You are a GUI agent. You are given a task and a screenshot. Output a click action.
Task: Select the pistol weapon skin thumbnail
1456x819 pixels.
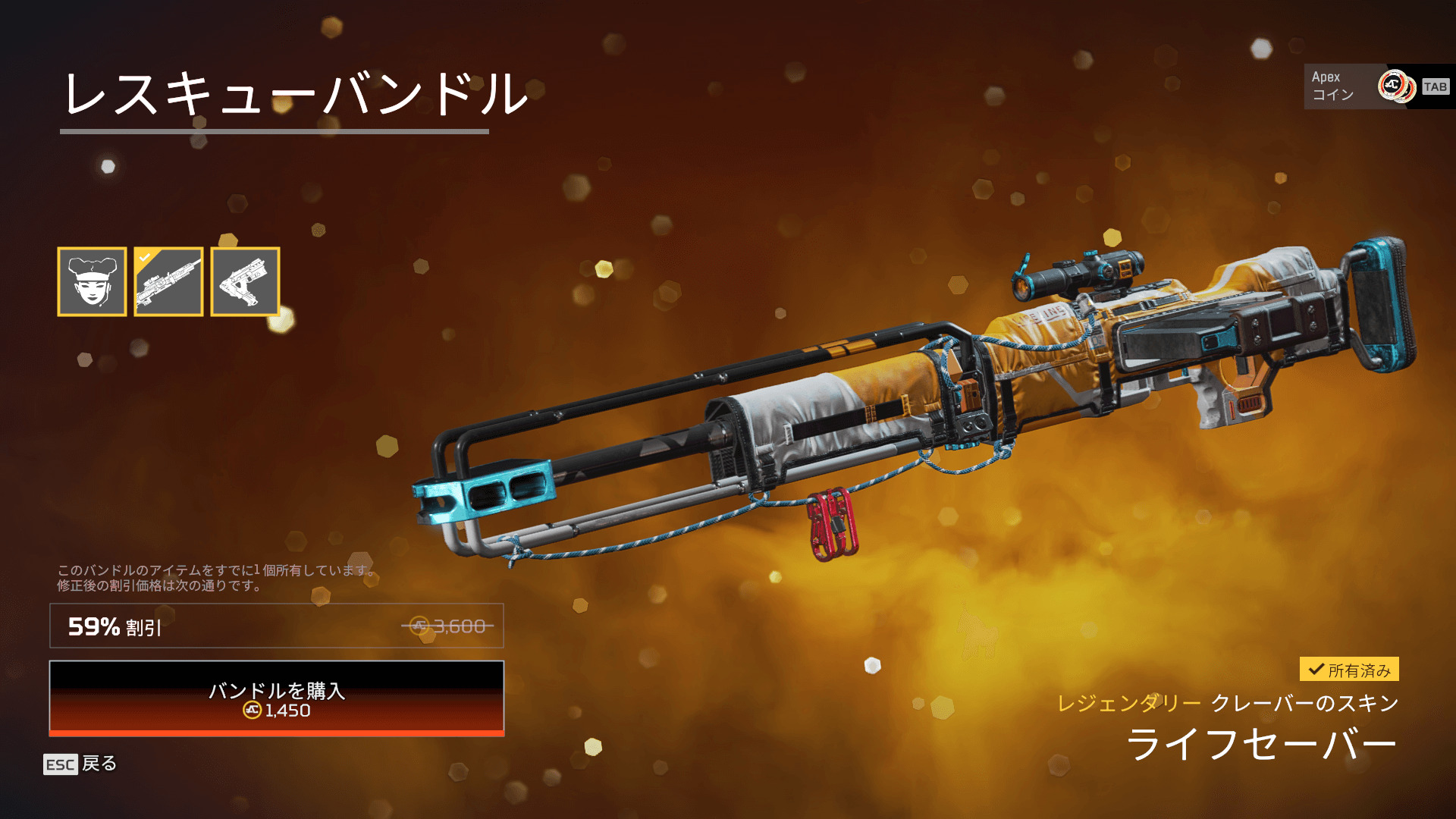(x=245, y=281)
